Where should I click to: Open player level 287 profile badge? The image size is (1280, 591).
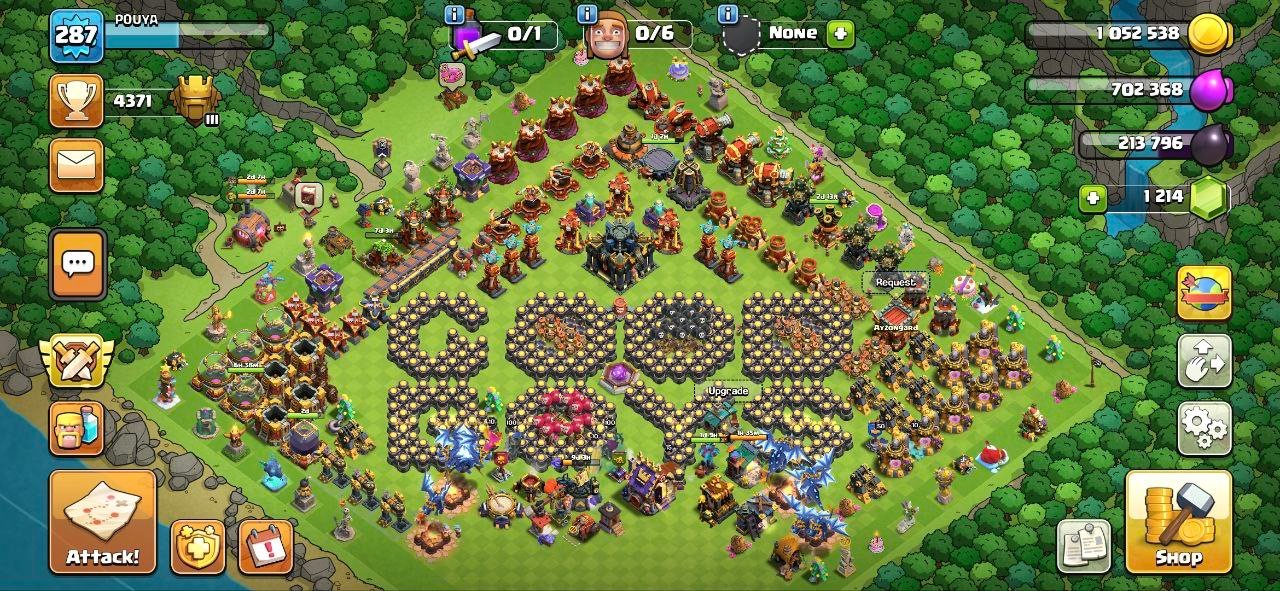coord(76,35)
